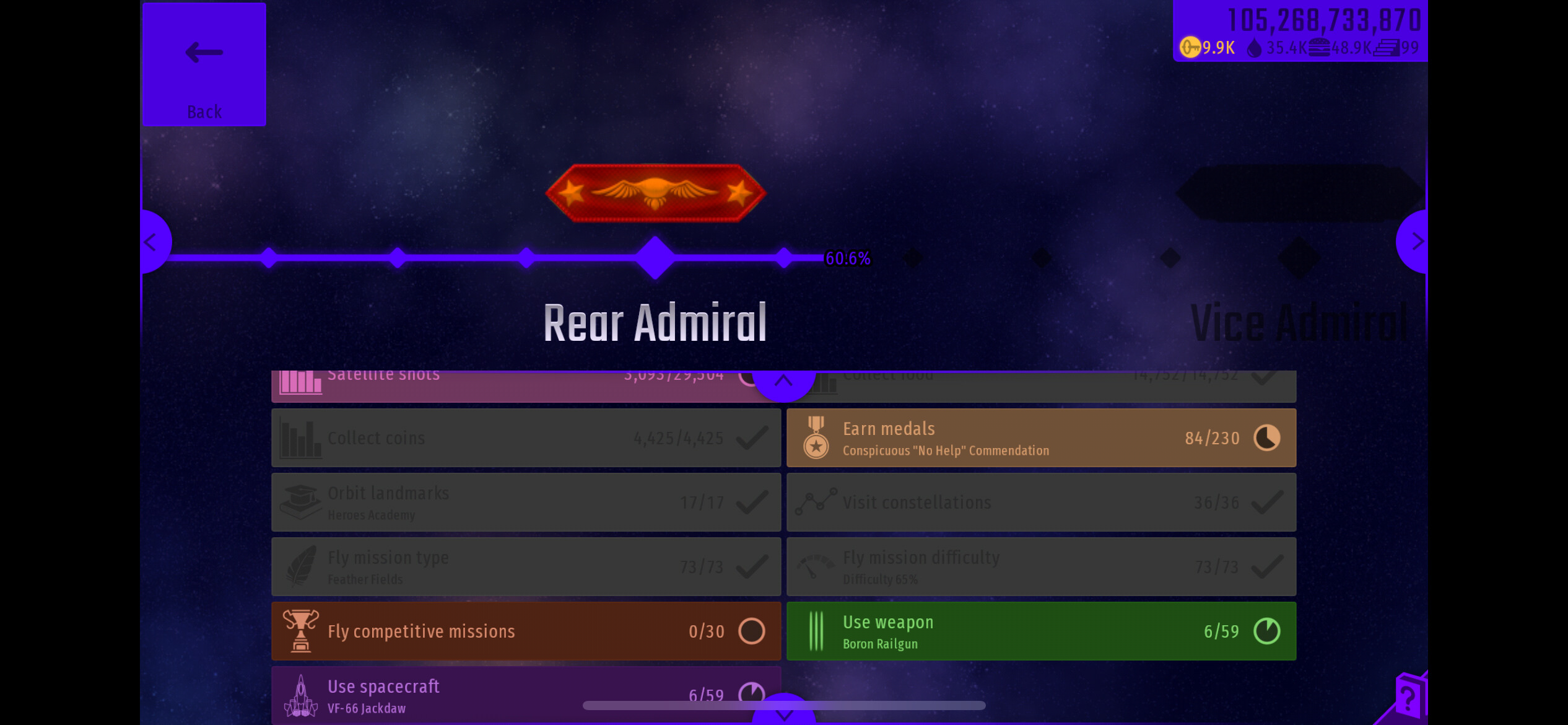1568x725 pixels.
Task: Choose the Fly mission type row
Action: pos(525,566)
